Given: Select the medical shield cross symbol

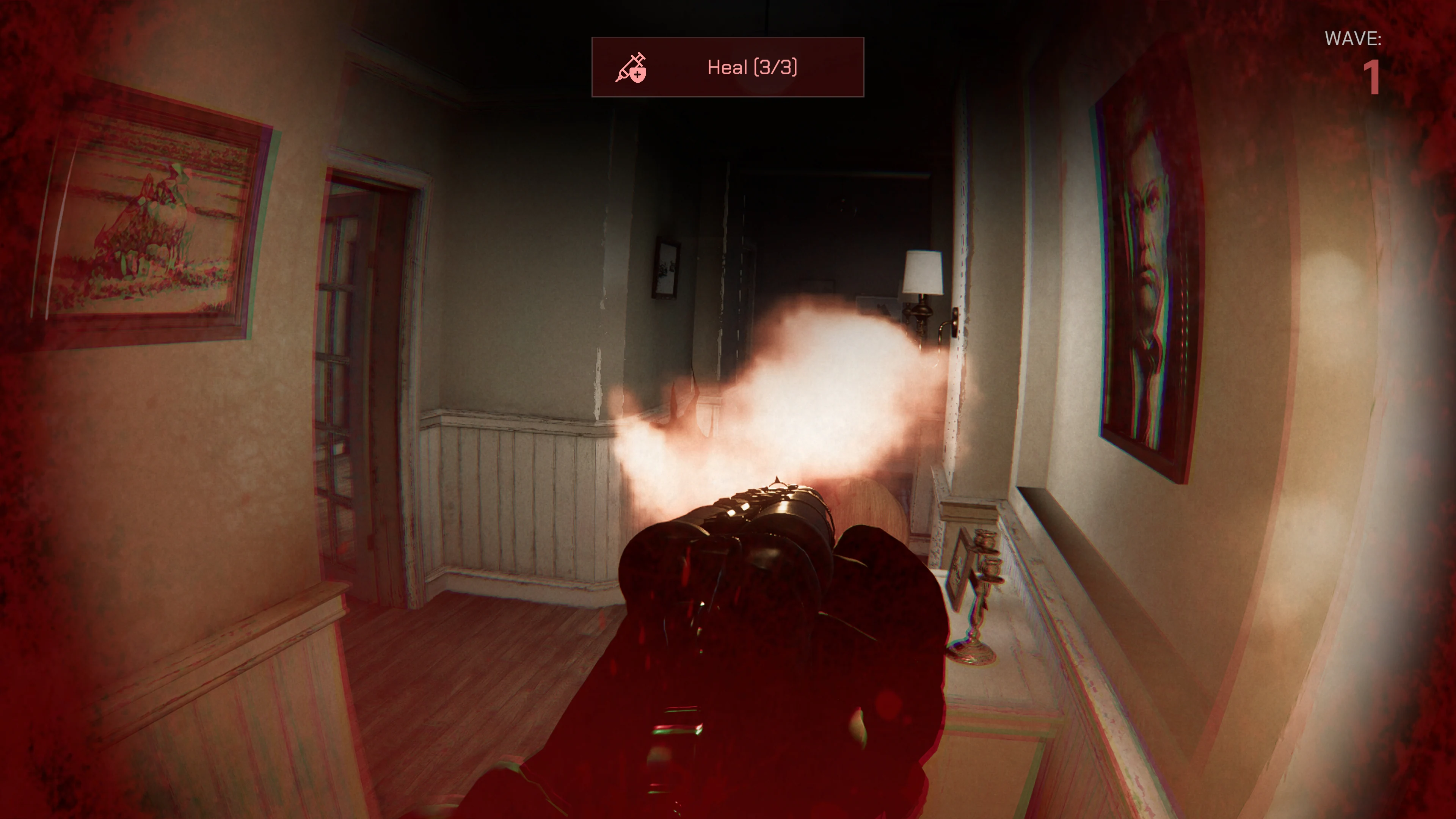Looking at the screenshot, I should [x=637, y=76].
